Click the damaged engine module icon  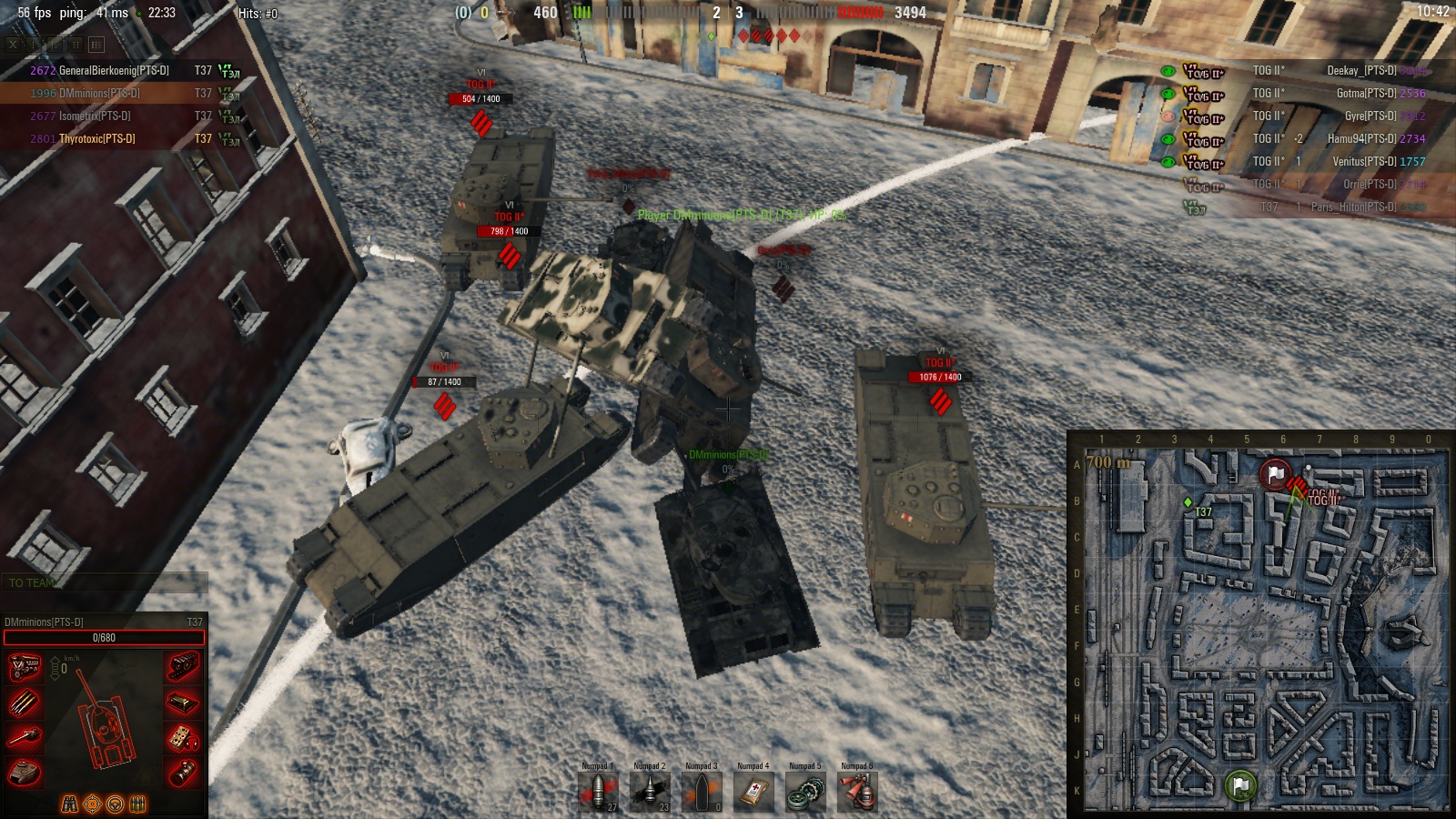(x=25, y=667)
